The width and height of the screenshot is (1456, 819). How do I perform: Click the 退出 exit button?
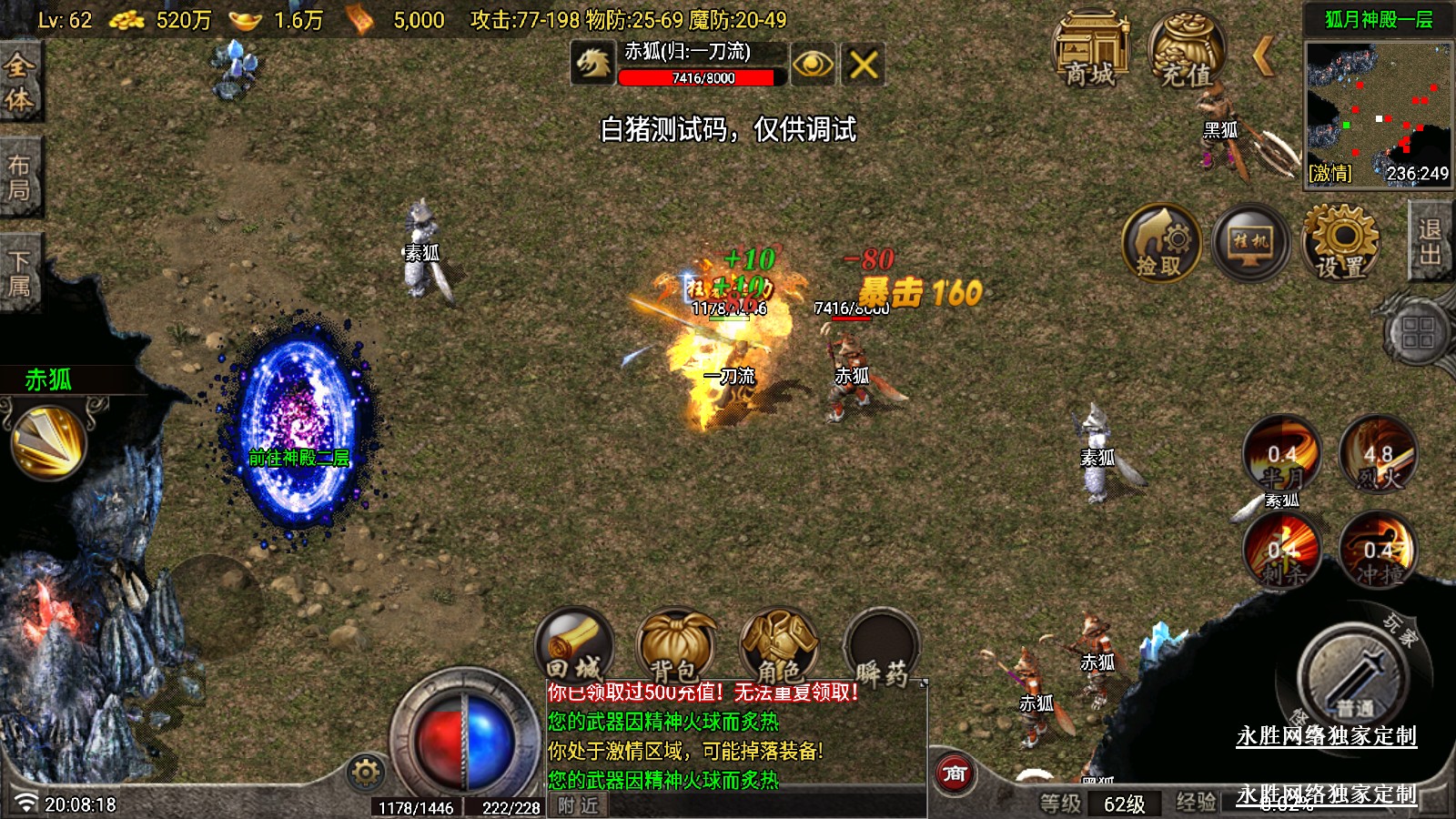coord(1431,242)
